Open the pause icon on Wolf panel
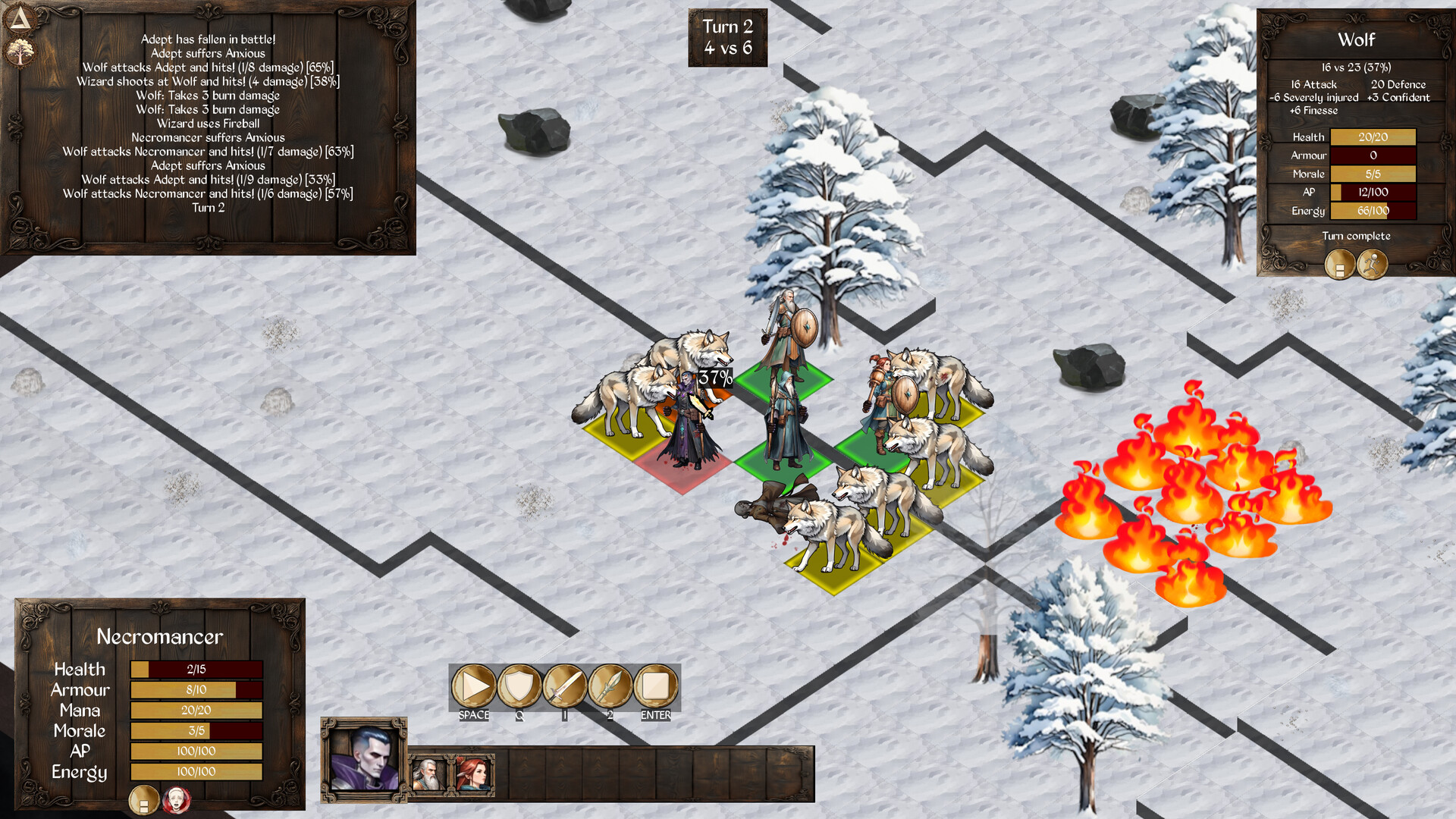1456x819 pixels. pyautogui.click(x=1339, y=265)
